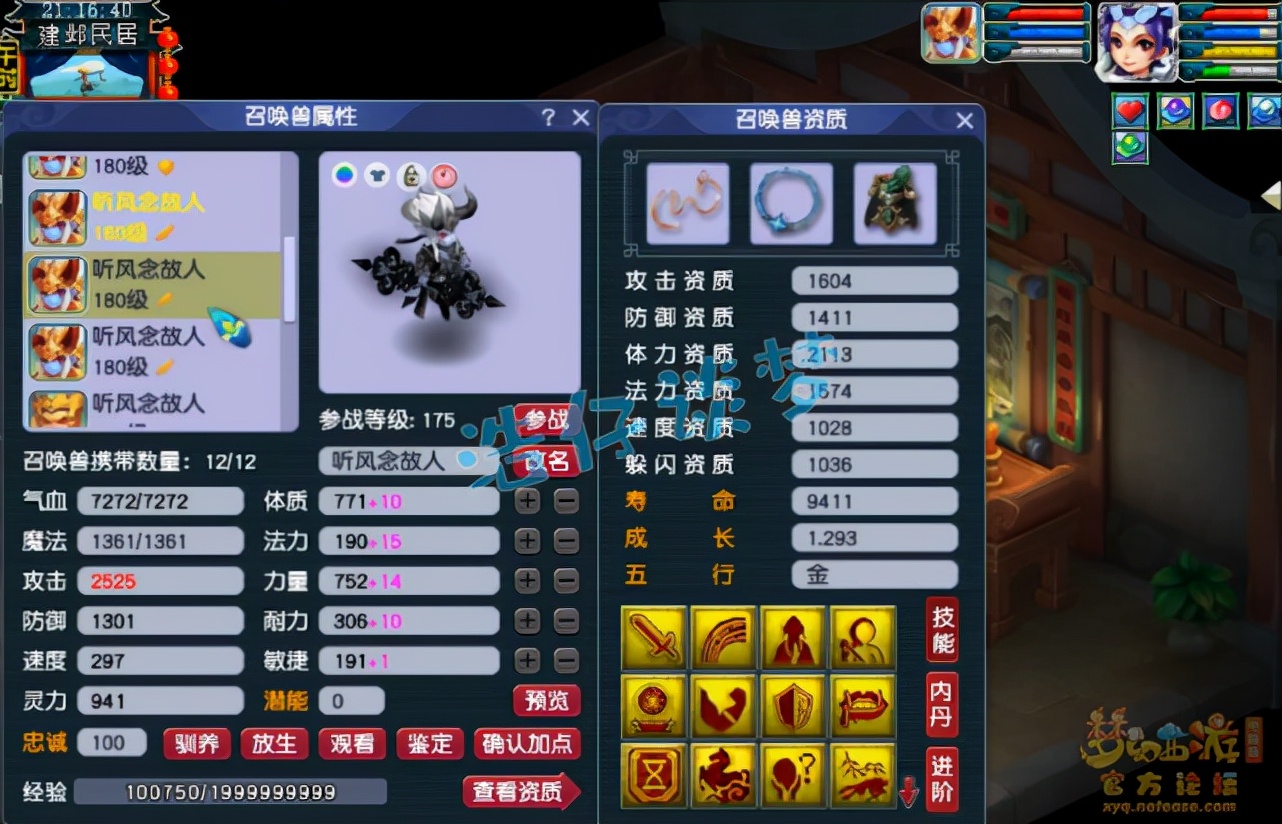
Task: Select the sword attack skill icon
Action: (x=655, y=637)
